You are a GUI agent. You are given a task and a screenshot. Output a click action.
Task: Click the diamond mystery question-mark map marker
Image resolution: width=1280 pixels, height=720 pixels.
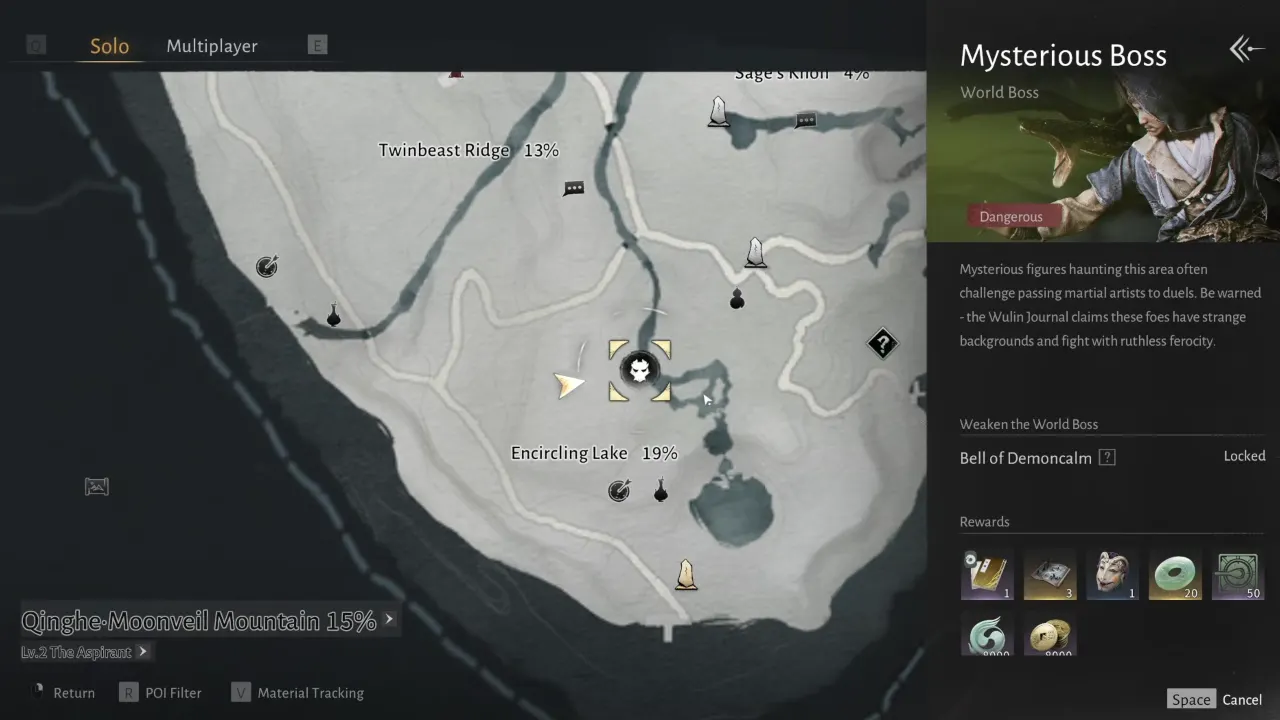[x=881, y=344]
